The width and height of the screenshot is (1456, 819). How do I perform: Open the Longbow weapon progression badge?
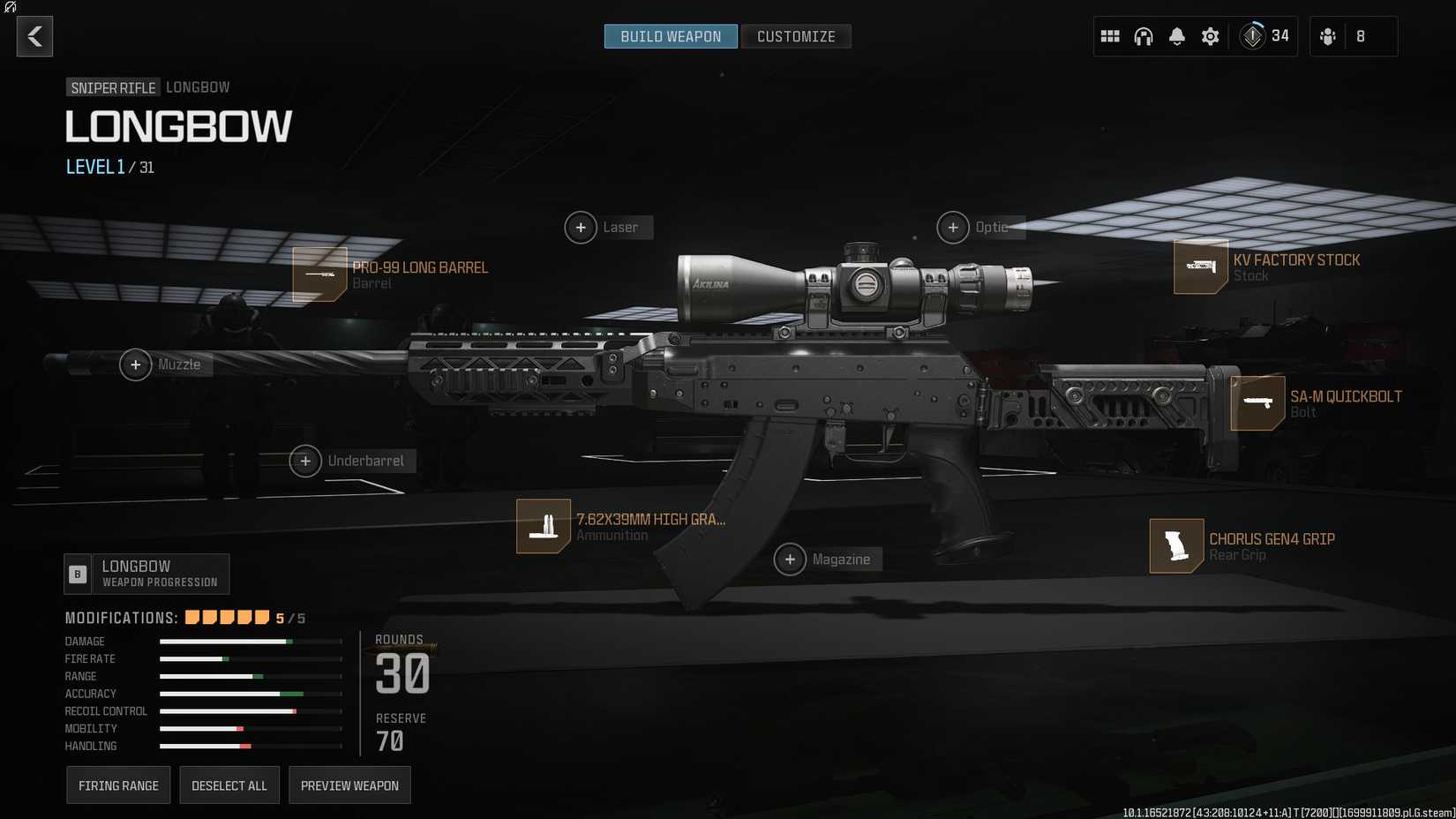tap(146, 574)
